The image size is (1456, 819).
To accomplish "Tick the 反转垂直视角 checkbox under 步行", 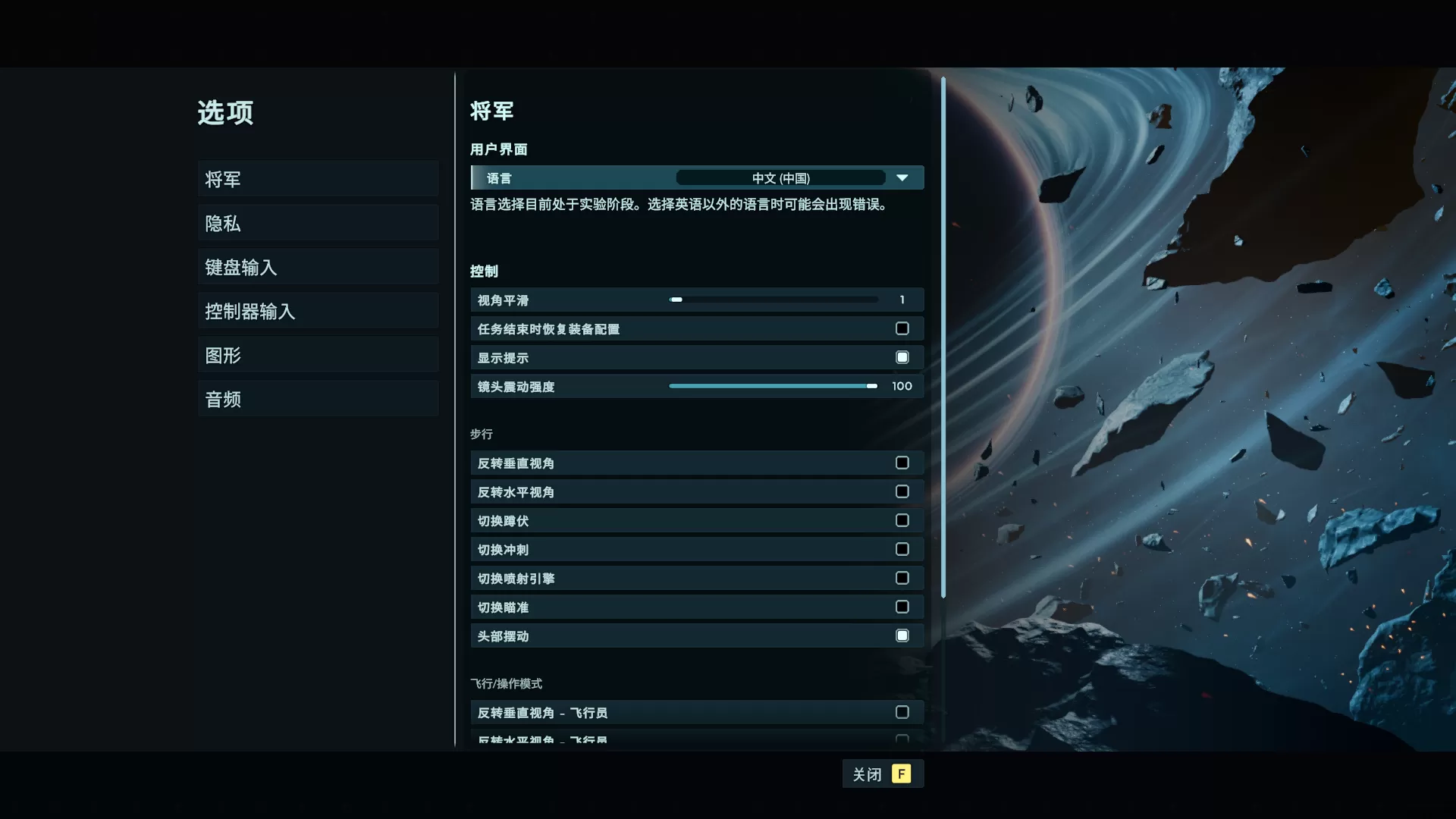I will 902,463.
